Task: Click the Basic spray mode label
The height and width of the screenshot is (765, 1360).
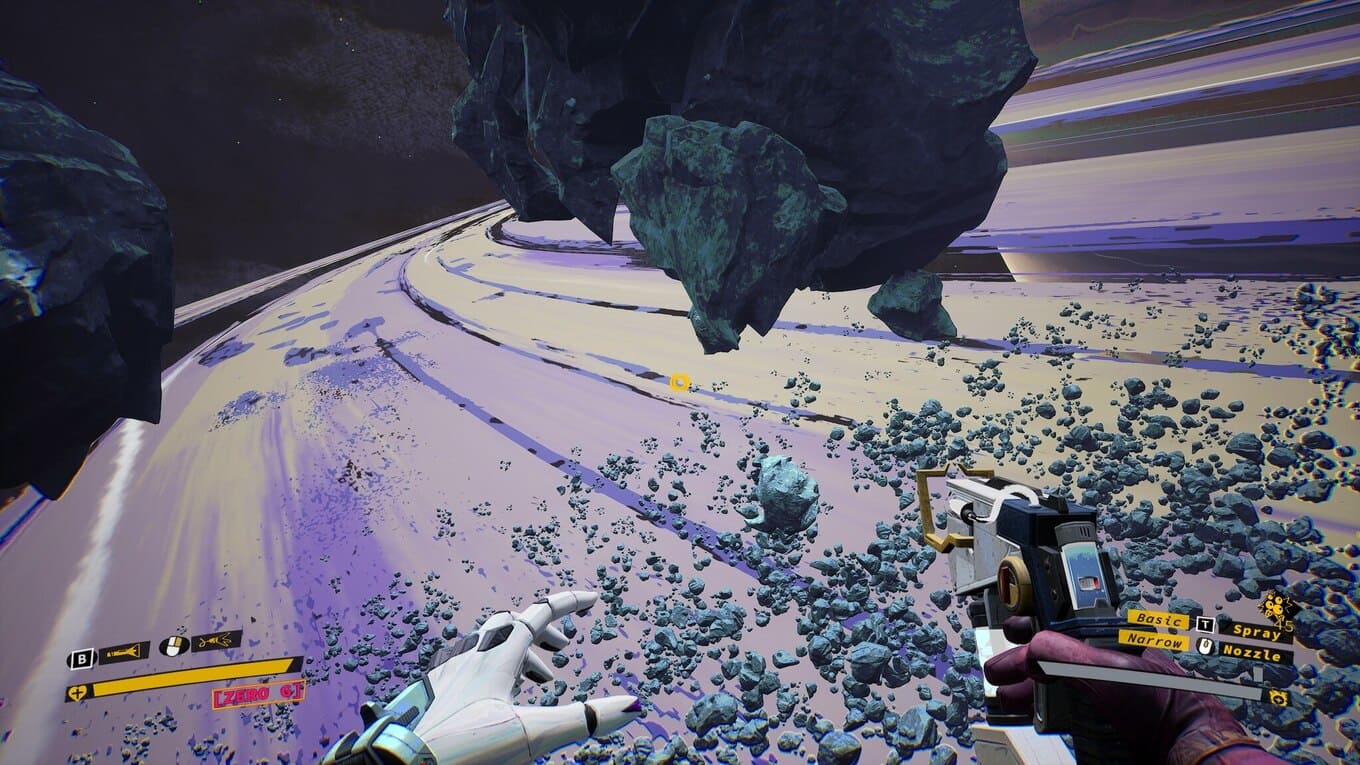Action: pos(1159,620)
